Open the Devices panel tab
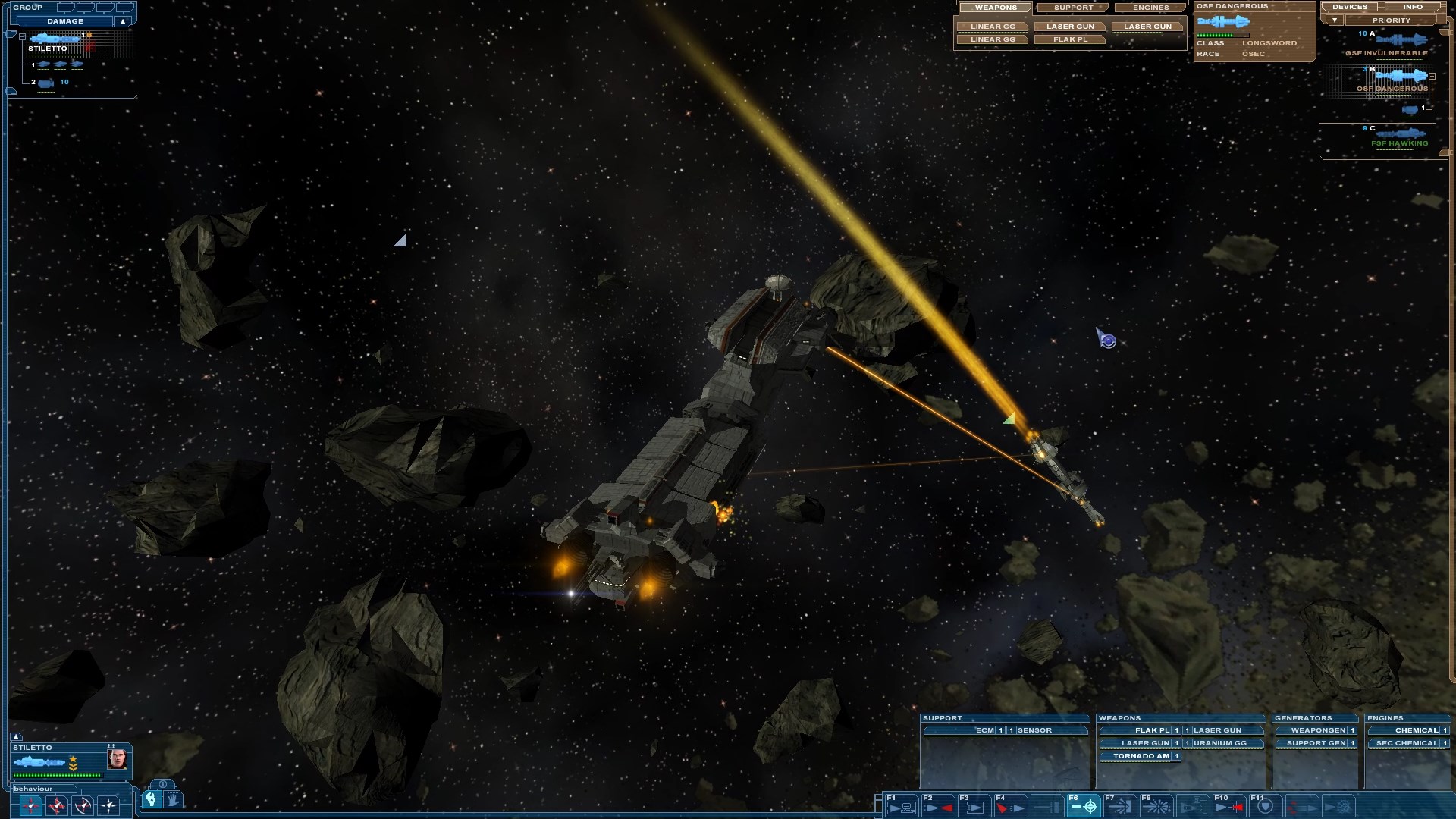Viewport: 1456px width, 819px height. [x=1350, y=7]
